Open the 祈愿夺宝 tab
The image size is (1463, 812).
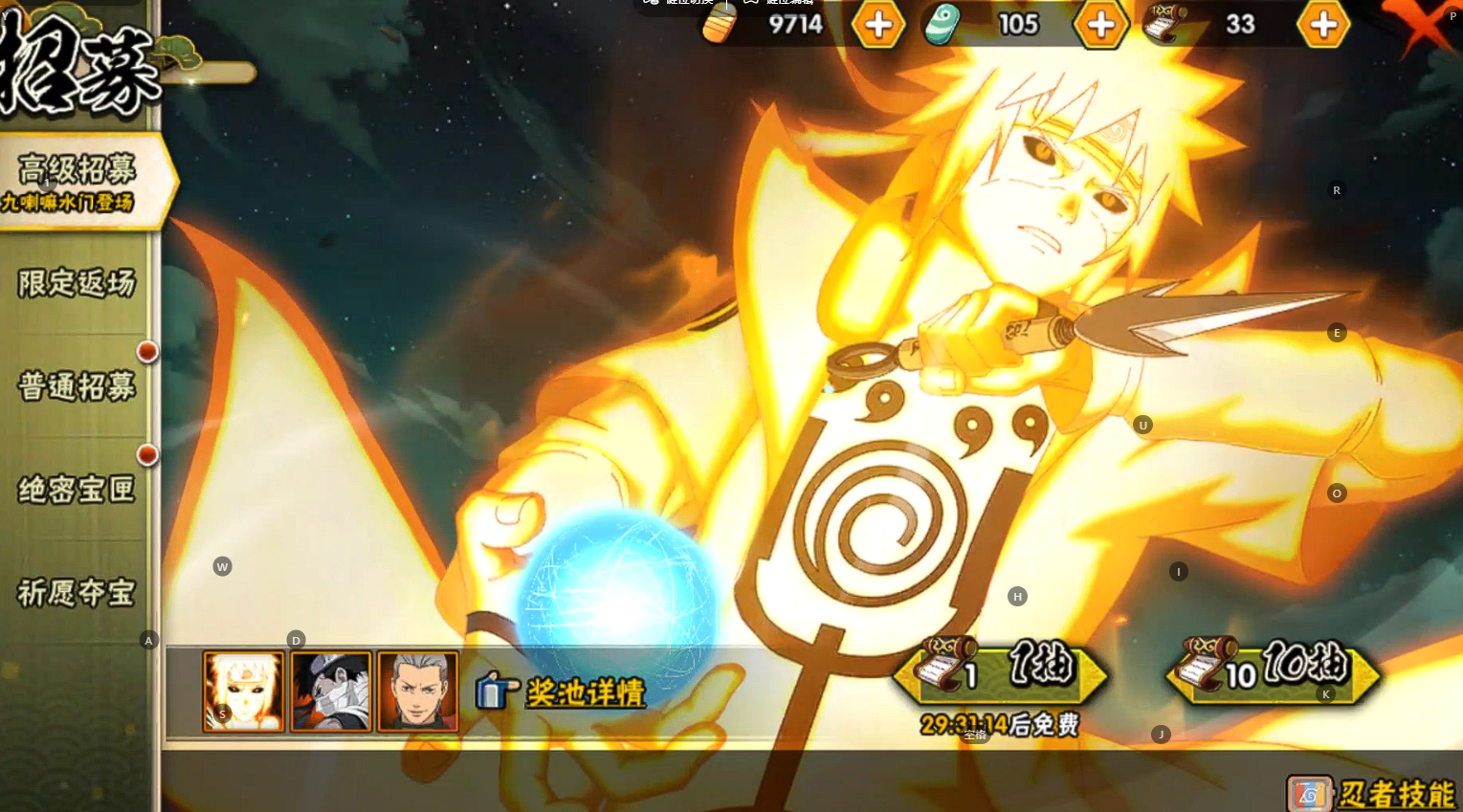point(77,593)
